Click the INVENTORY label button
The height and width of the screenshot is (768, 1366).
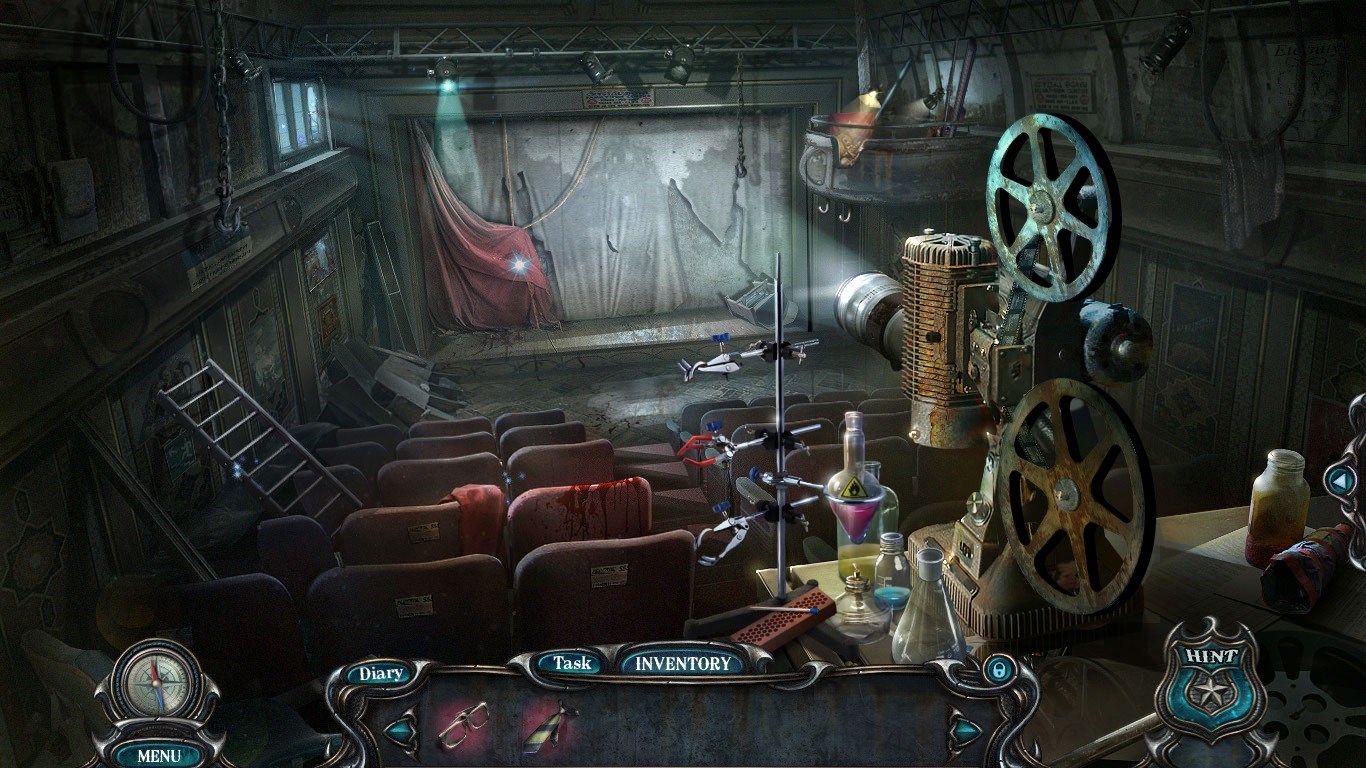point(683,662)
